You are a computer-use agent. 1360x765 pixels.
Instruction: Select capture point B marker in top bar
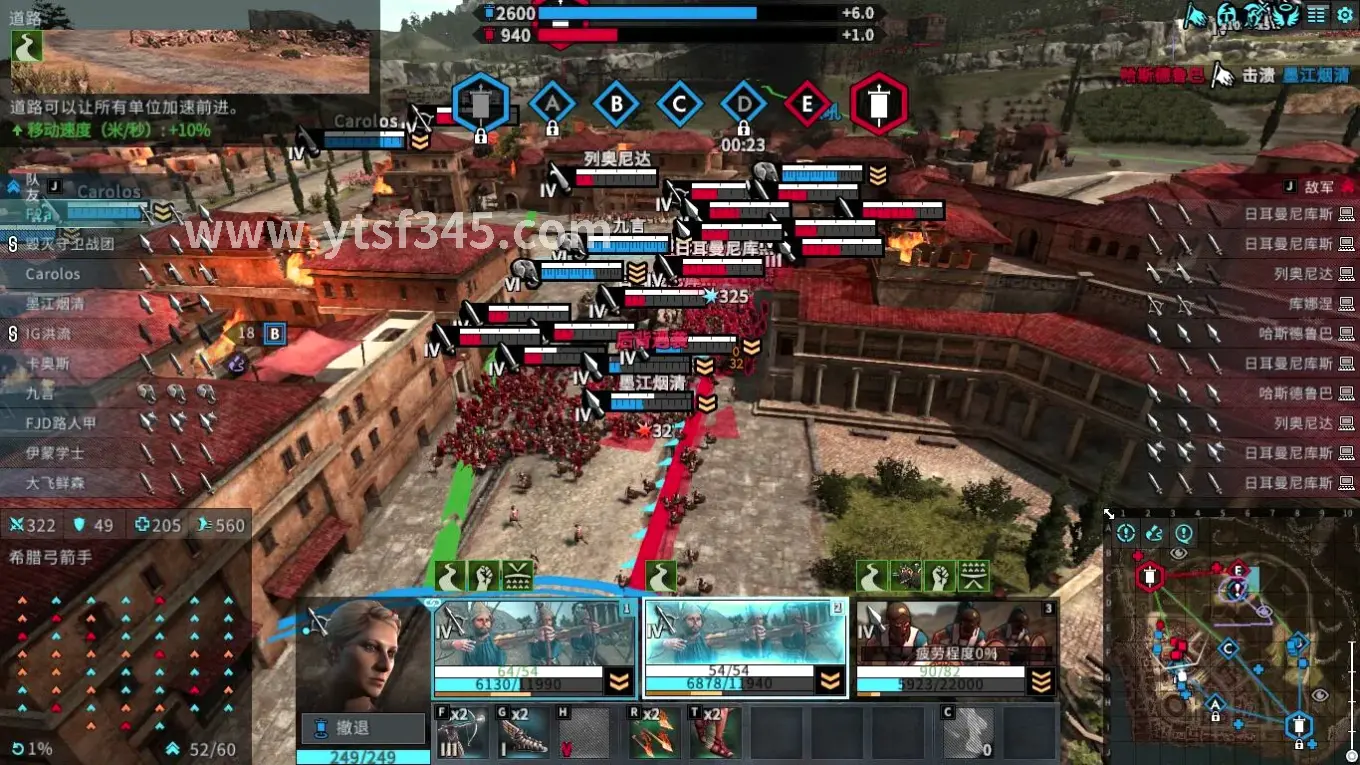[616, 103]
